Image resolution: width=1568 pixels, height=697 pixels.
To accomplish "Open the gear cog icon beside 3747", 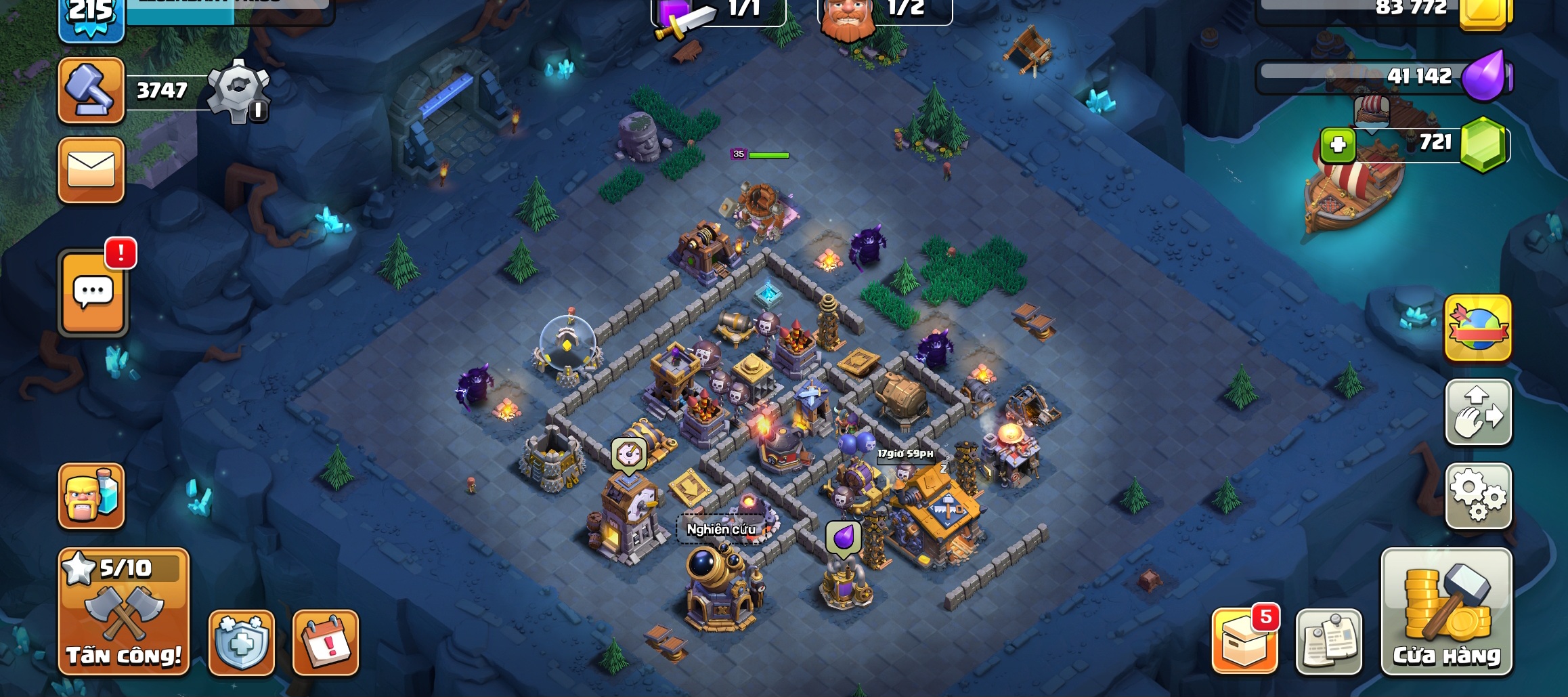I will tap(238, 90).
